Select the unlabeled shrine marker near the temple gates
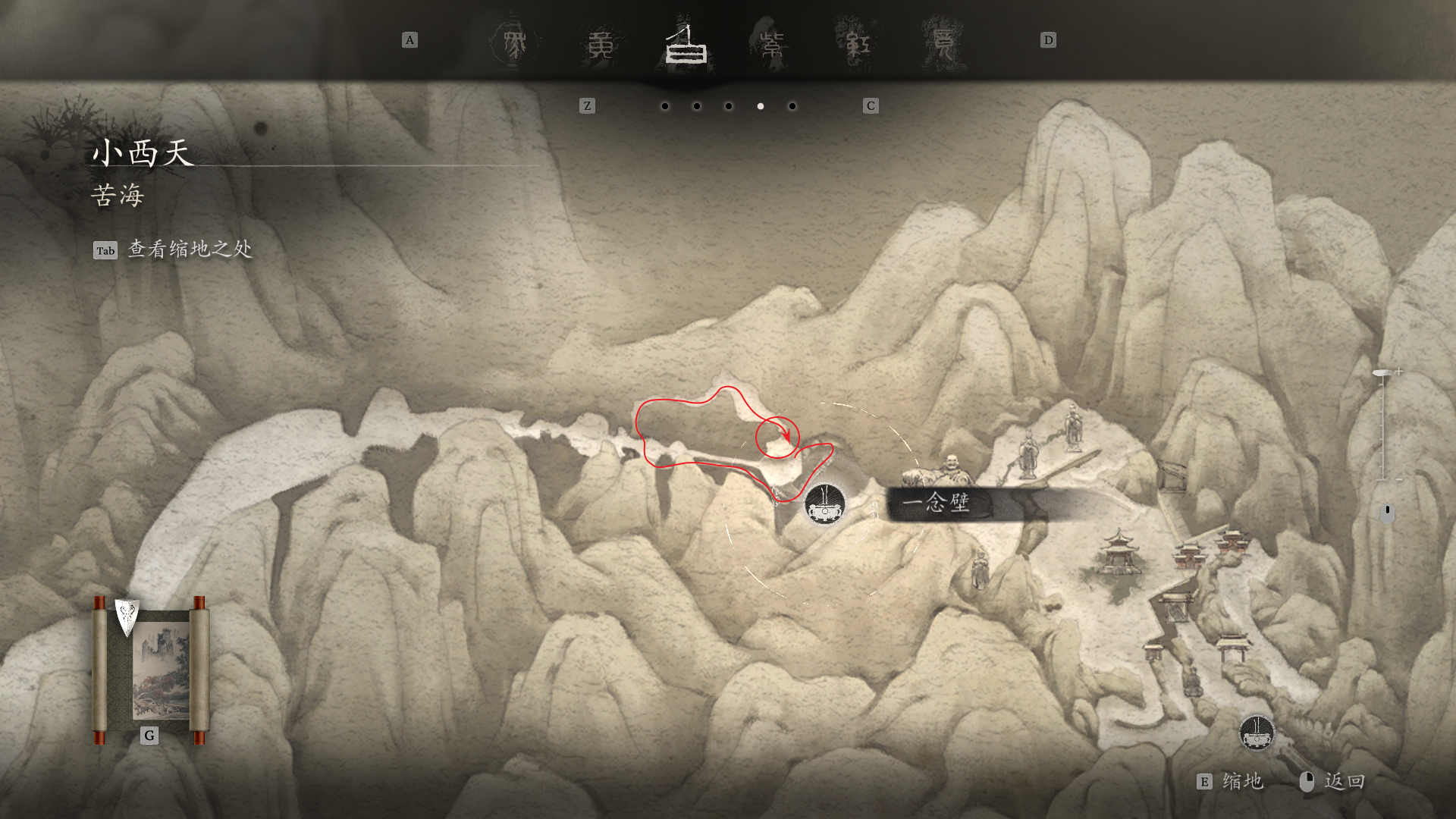The width and height of the screenshot is (1456, 819). tap(1257, 733)
